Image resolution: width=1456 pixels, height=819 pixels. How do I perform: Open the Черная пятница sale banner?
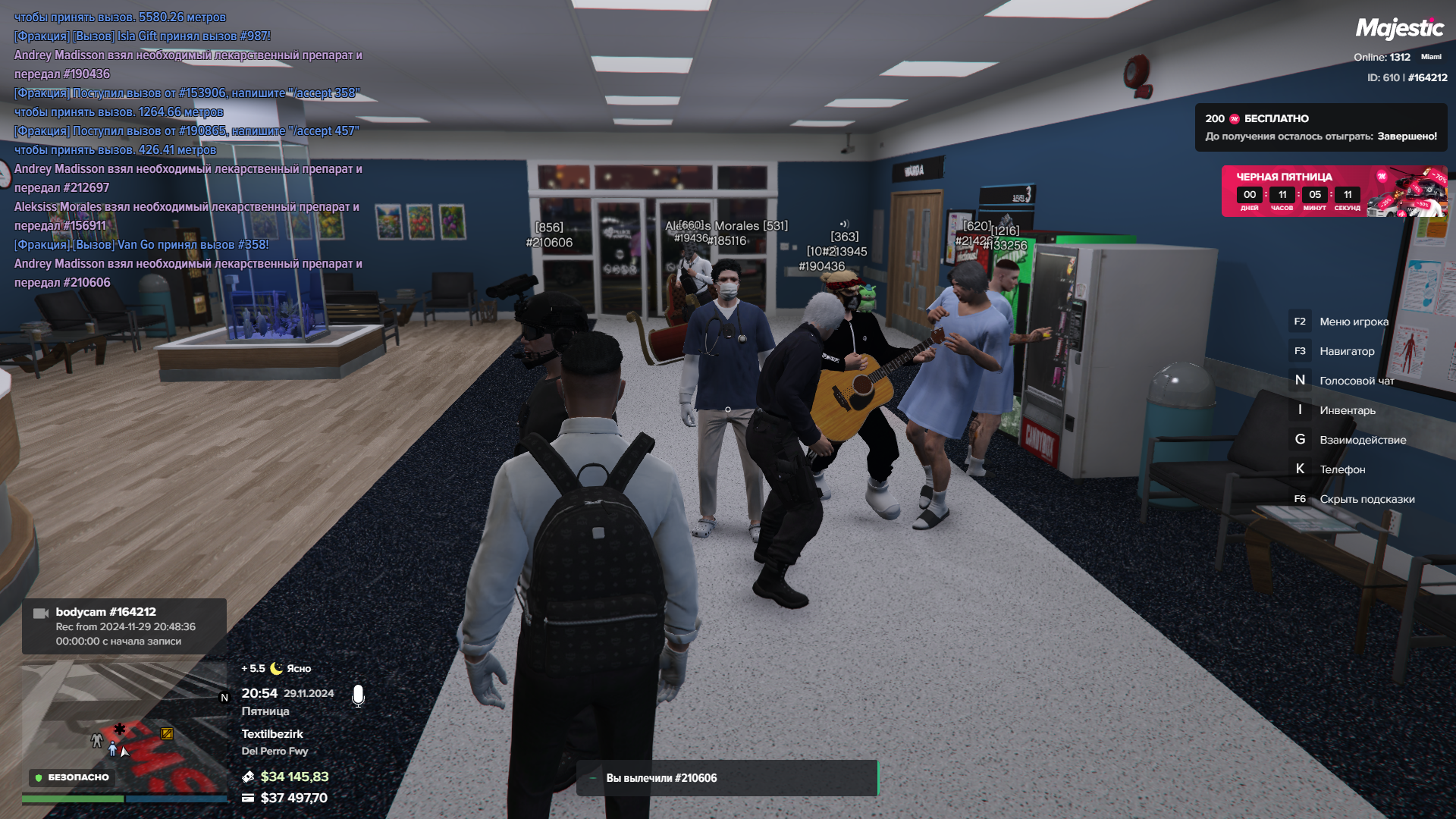1333,191
